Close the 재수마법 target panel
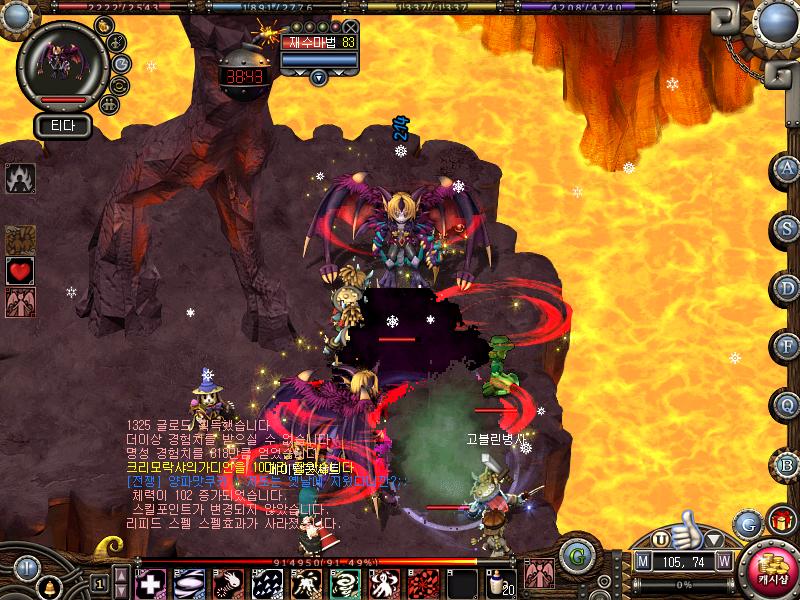800x600 pixels. pyautogui.click(x=350, y=27)
